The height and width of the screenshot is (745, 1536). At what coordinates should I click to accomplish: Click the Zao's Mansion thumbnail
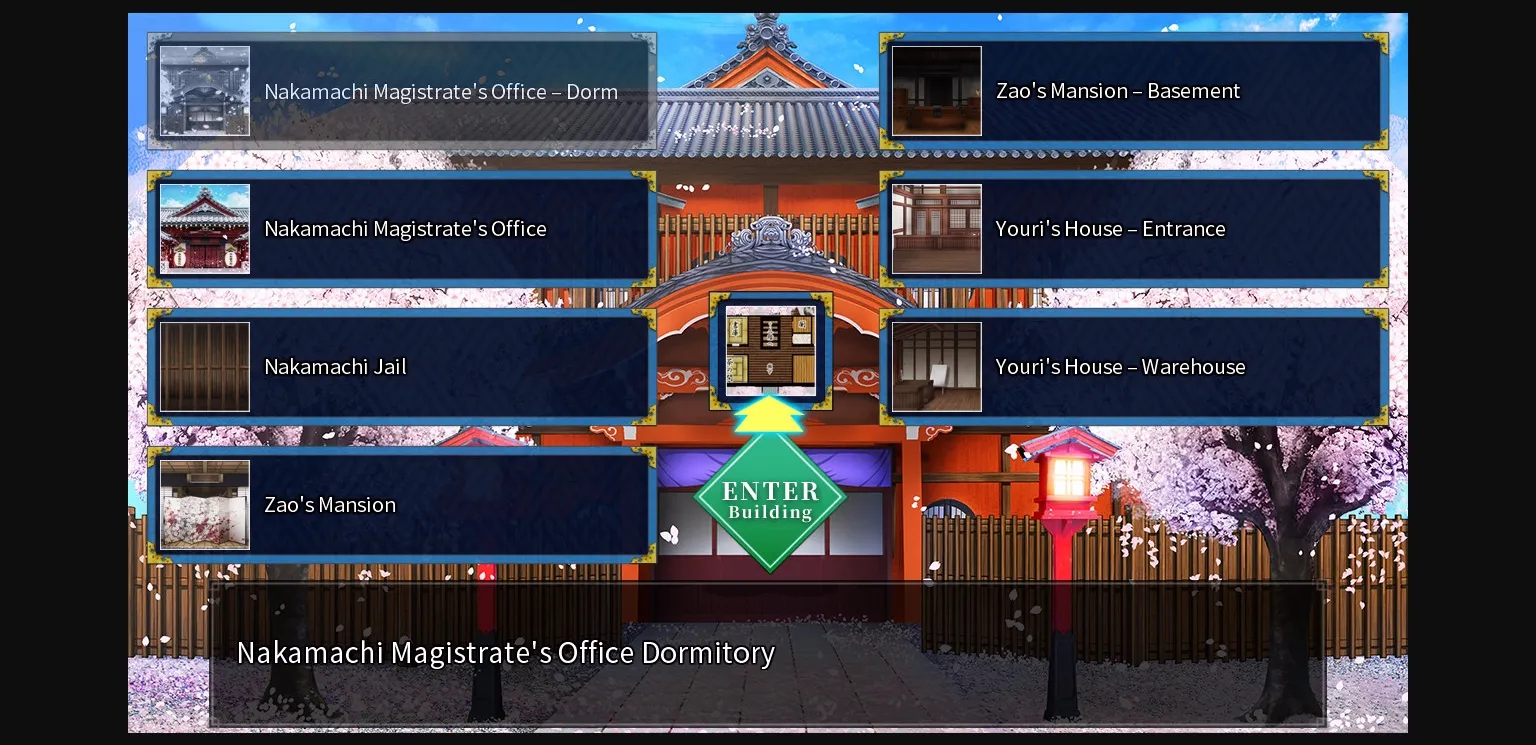click(x=205, y=504)
